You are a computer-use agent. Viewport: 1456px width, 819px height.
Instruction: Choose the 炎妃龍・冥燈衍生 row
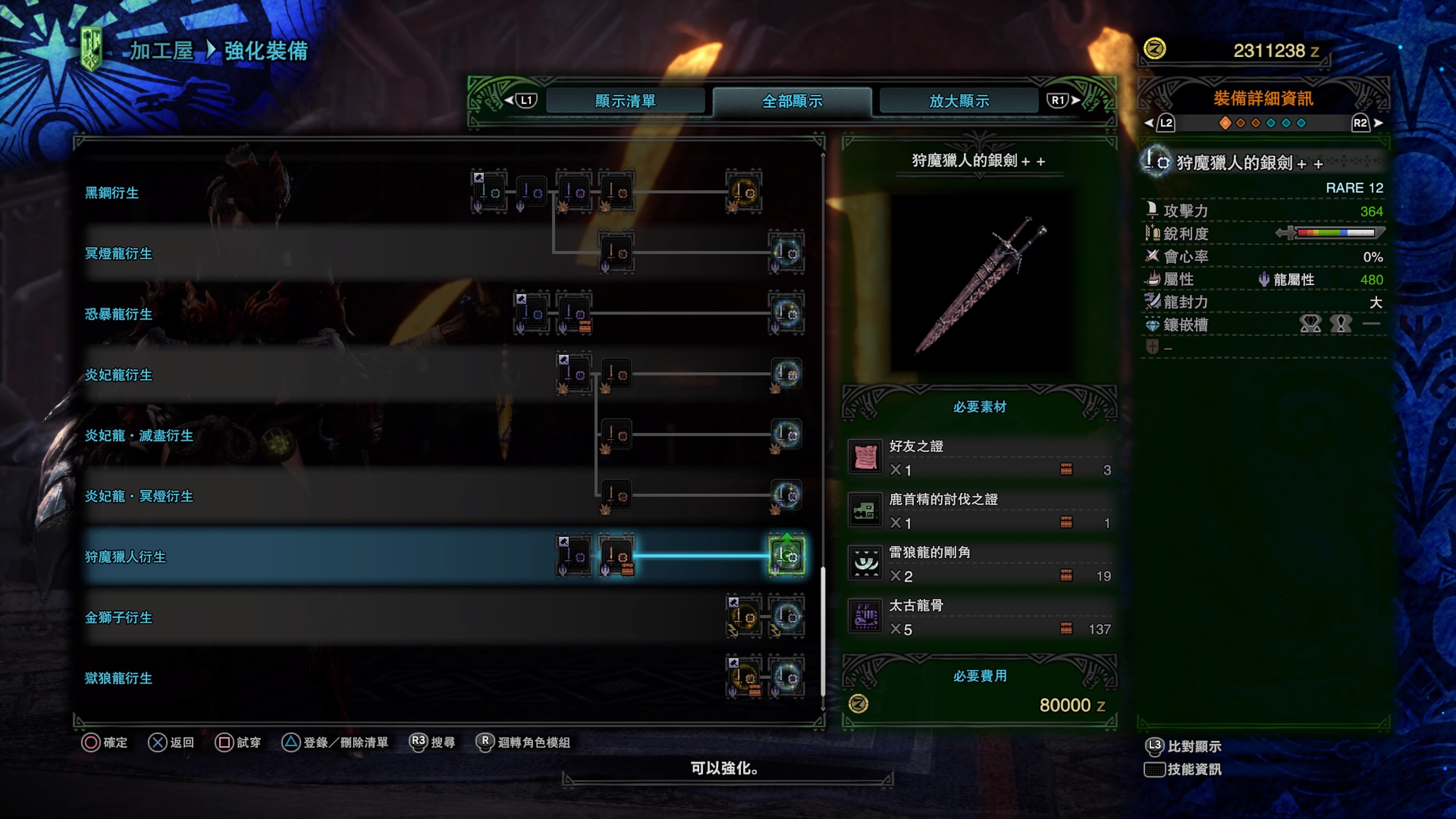click(139, 496)
